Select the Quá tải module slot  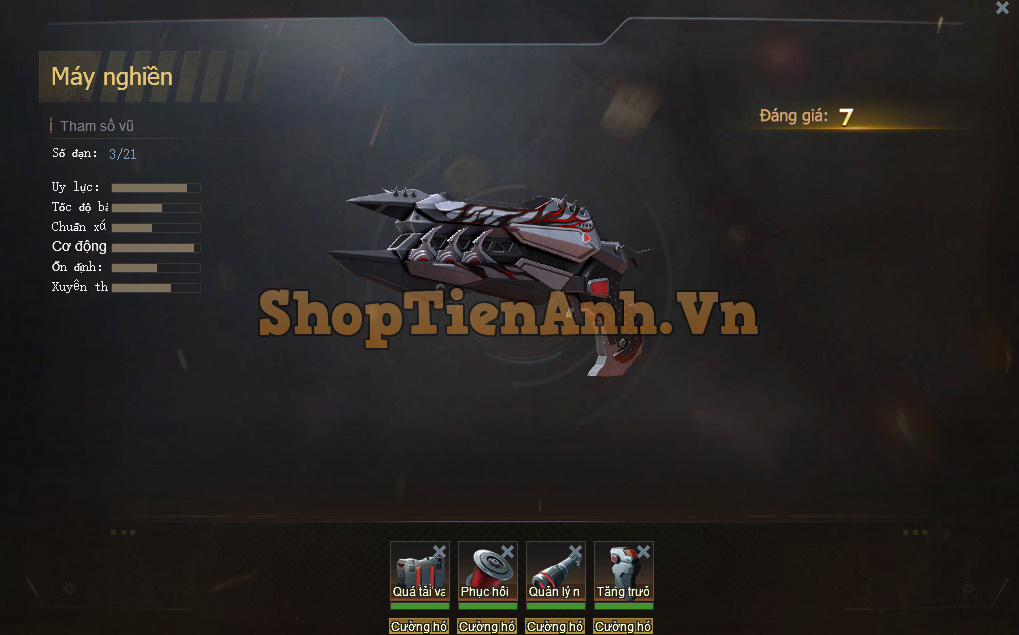[419, 570]
